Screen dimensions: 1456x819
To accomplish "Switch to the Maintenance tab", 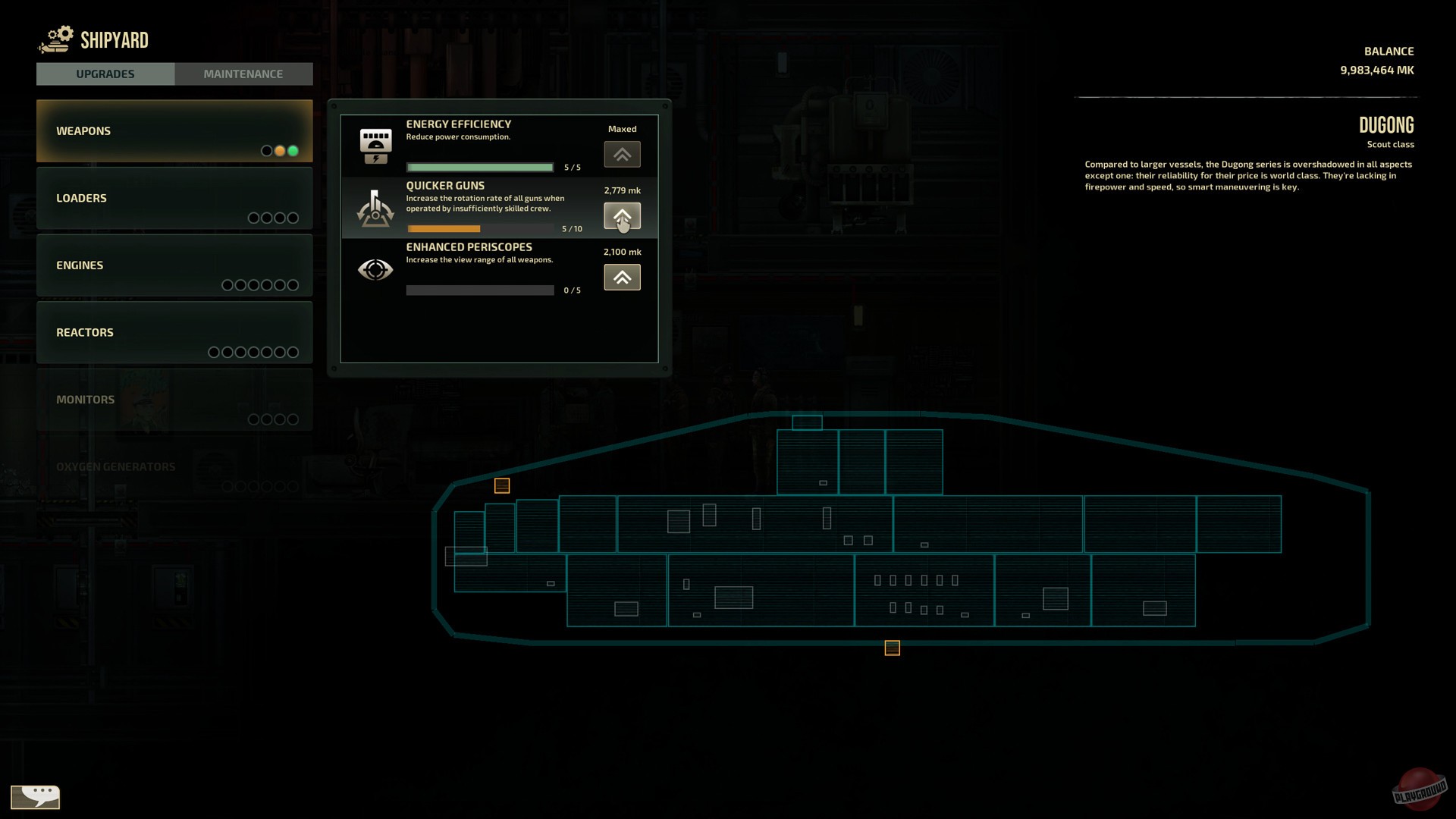I will pos(243,74).
